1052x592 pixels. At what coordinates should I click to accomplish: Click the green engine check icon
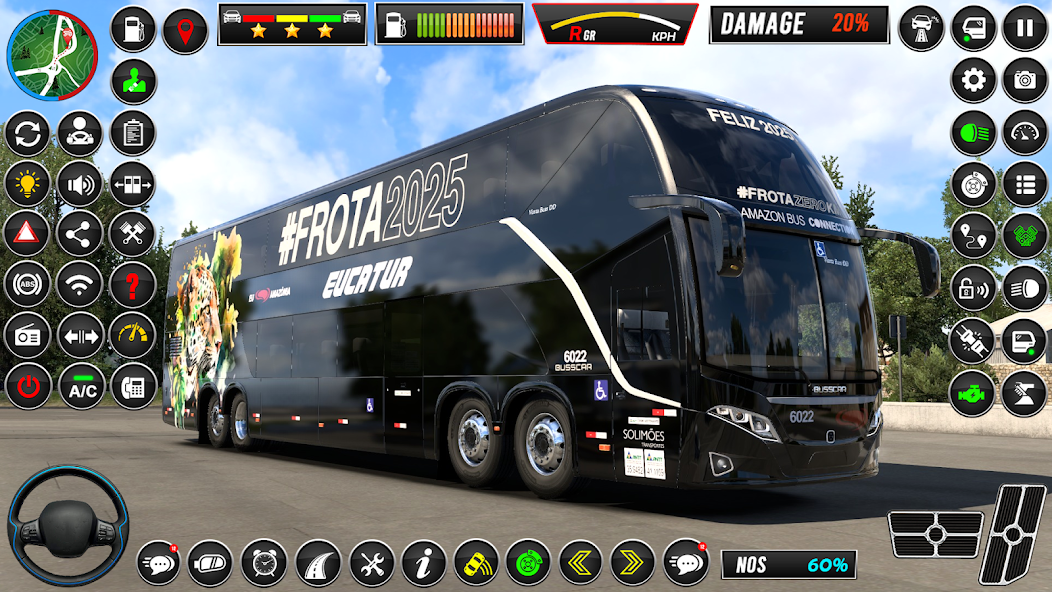[973, 393]
